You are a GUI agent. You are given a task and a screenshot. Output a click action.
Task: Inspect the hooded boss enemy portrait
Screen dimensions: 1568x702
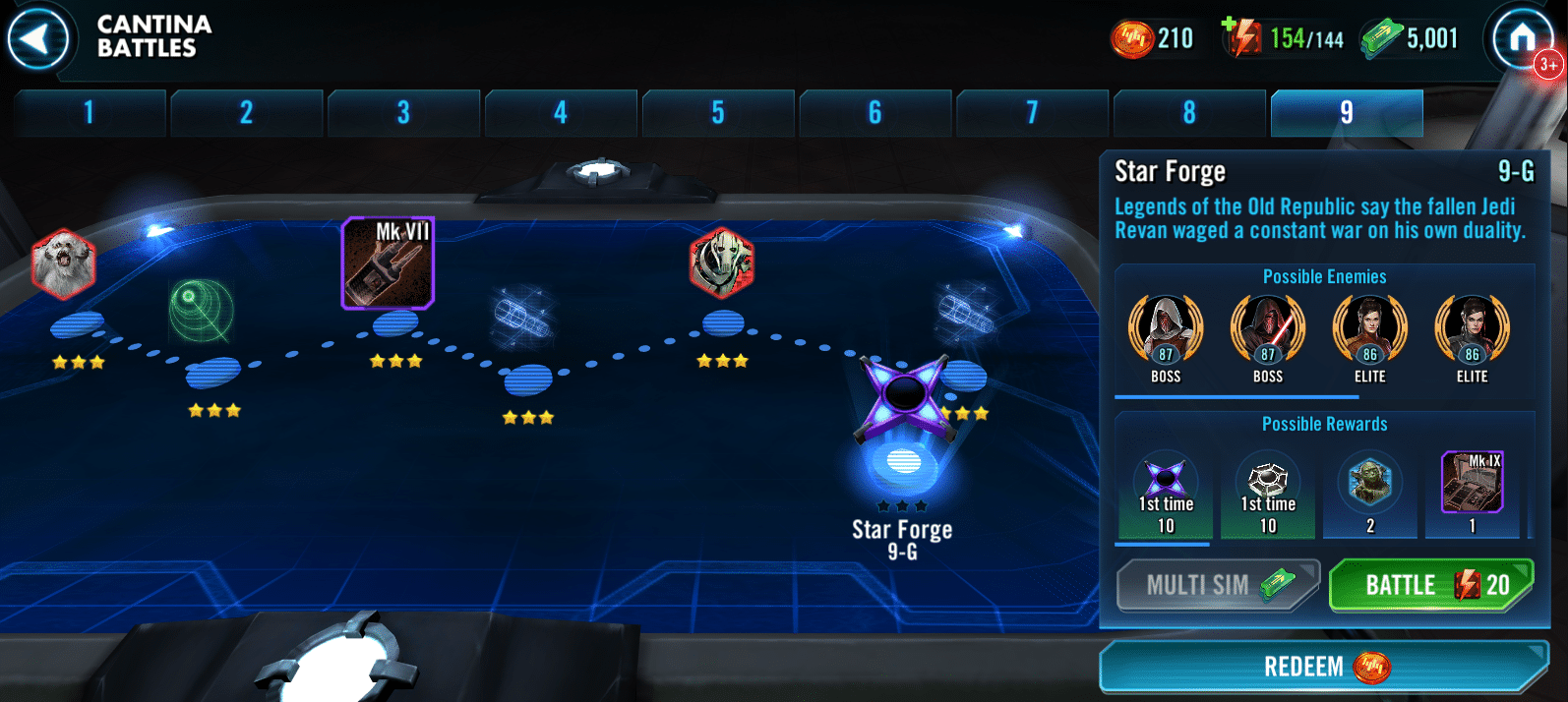click(x=1166, y=329)
